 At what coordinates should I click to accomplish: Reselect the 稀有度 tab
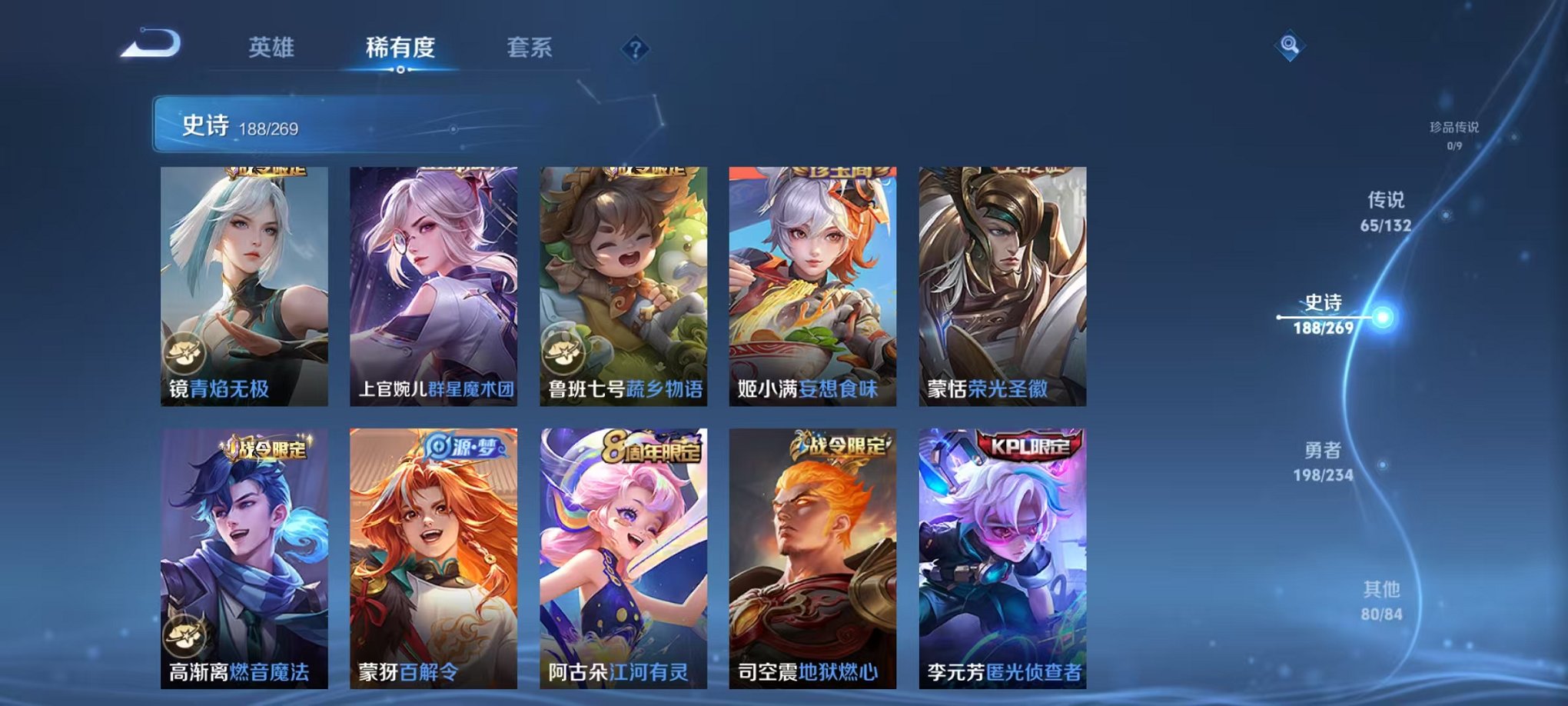tap(400, 46)
